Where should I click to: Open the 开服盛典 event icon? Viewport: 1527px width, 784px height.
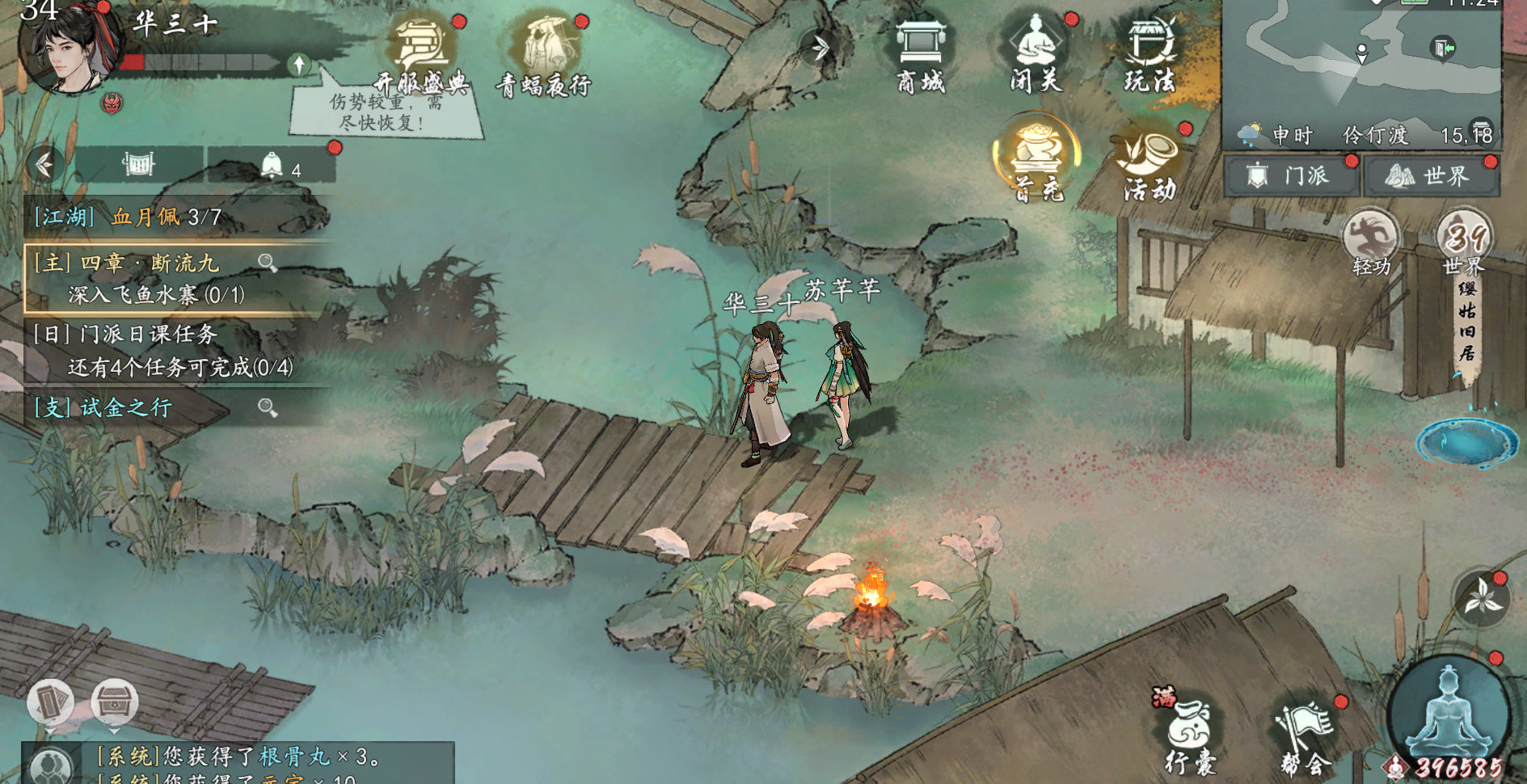pyautogui.click(x=421, y=53)
